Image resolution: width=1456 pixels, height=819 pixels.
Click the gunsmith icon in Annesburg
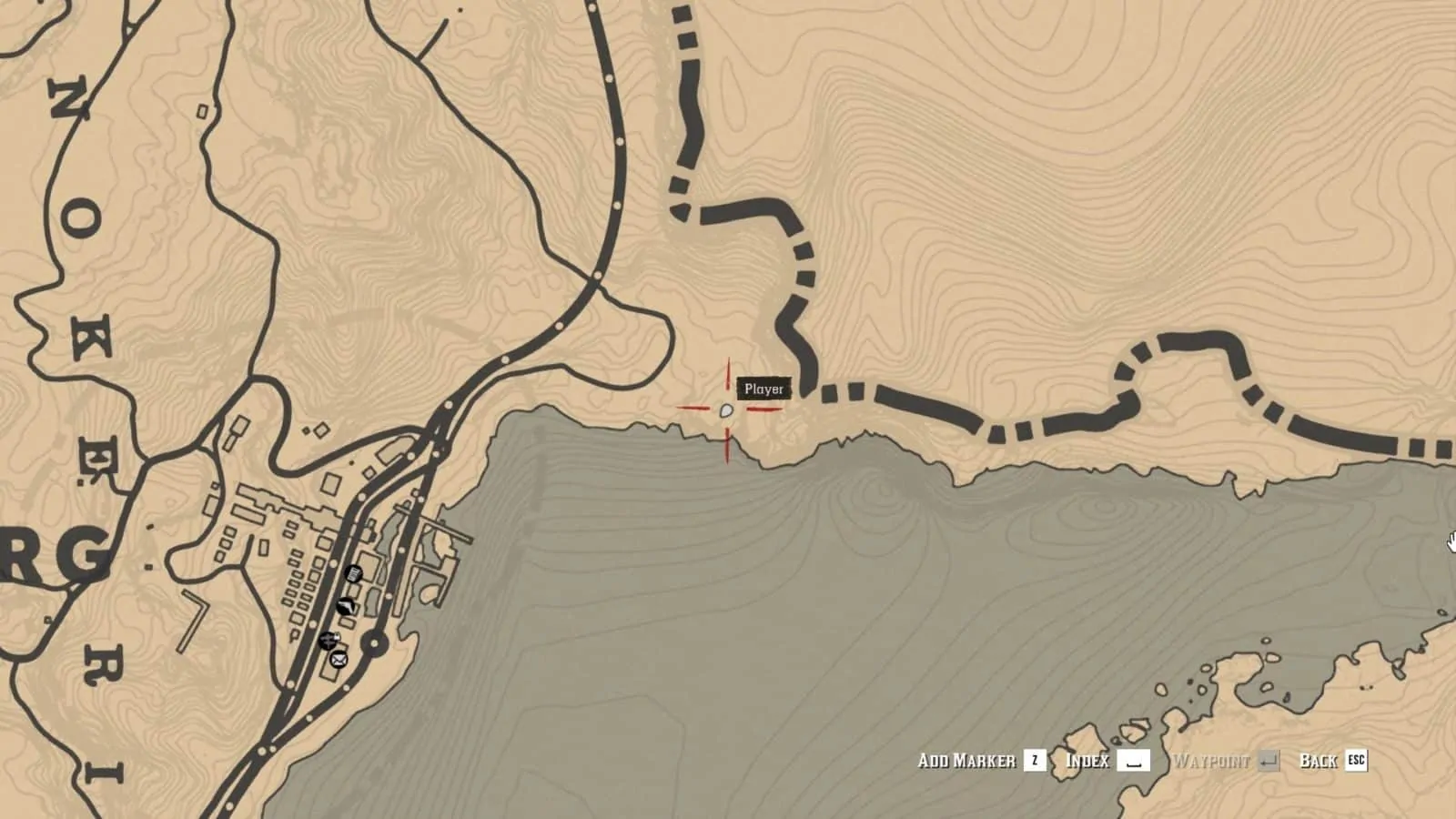pos(347,606)
